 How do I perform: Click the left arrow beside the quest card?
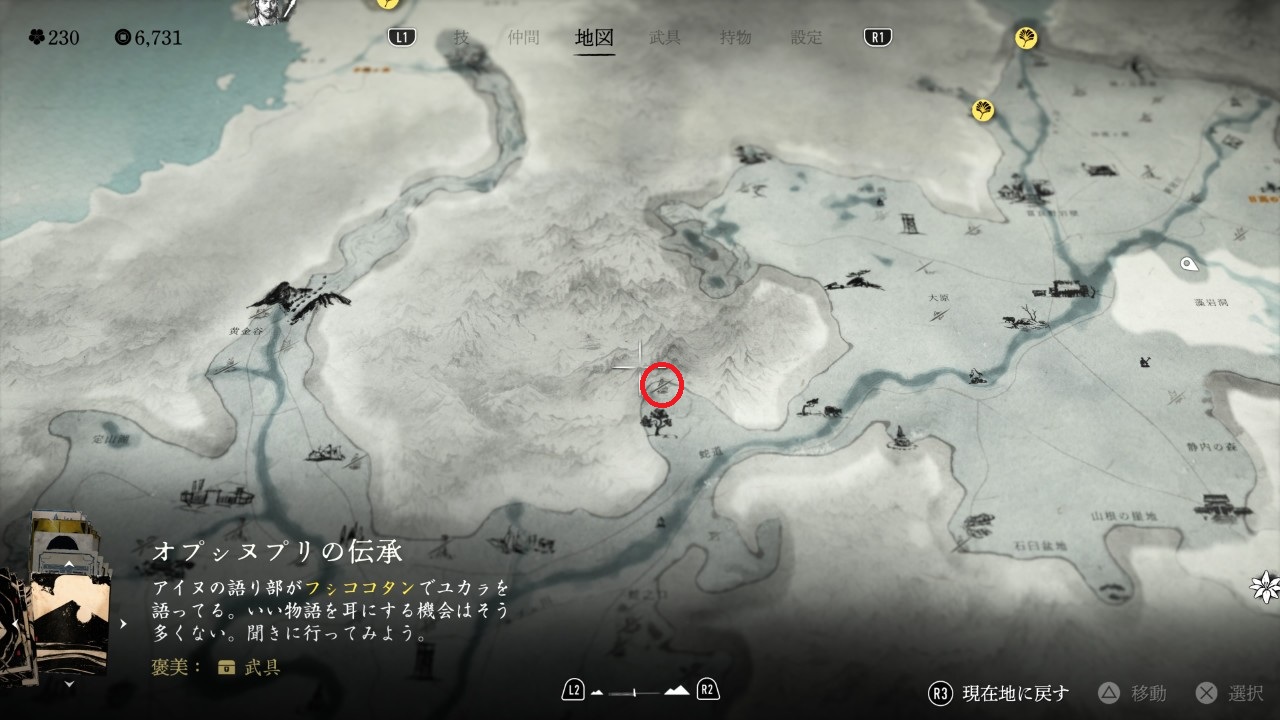coord(15,624)
